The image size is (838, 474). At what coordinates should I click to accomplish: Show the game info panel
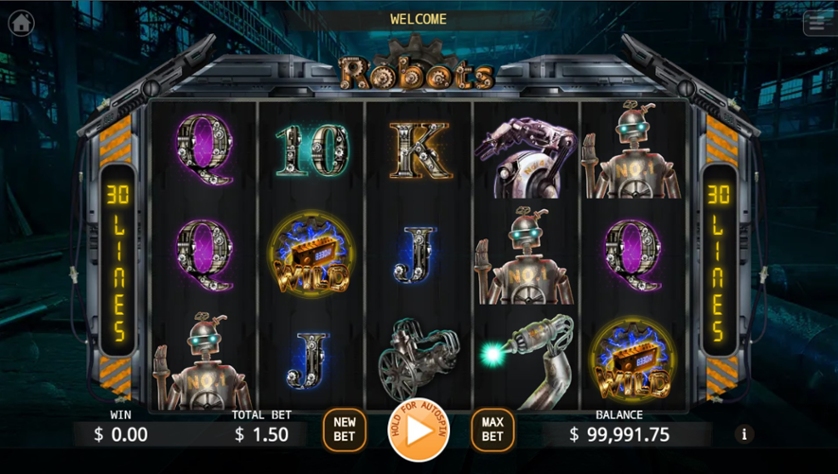pos(743,434)
